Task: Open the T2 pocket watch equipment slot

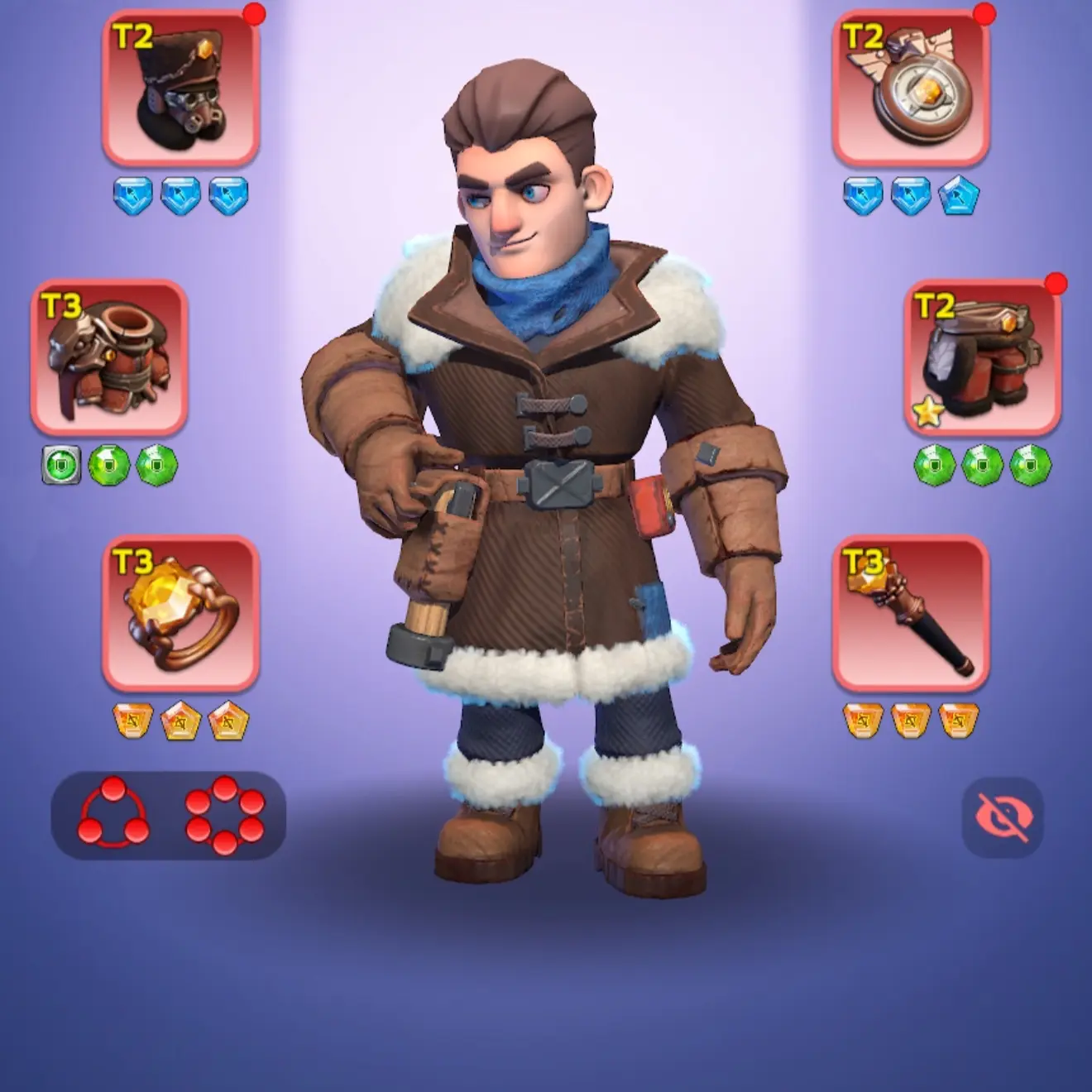Action: [911, 87]
